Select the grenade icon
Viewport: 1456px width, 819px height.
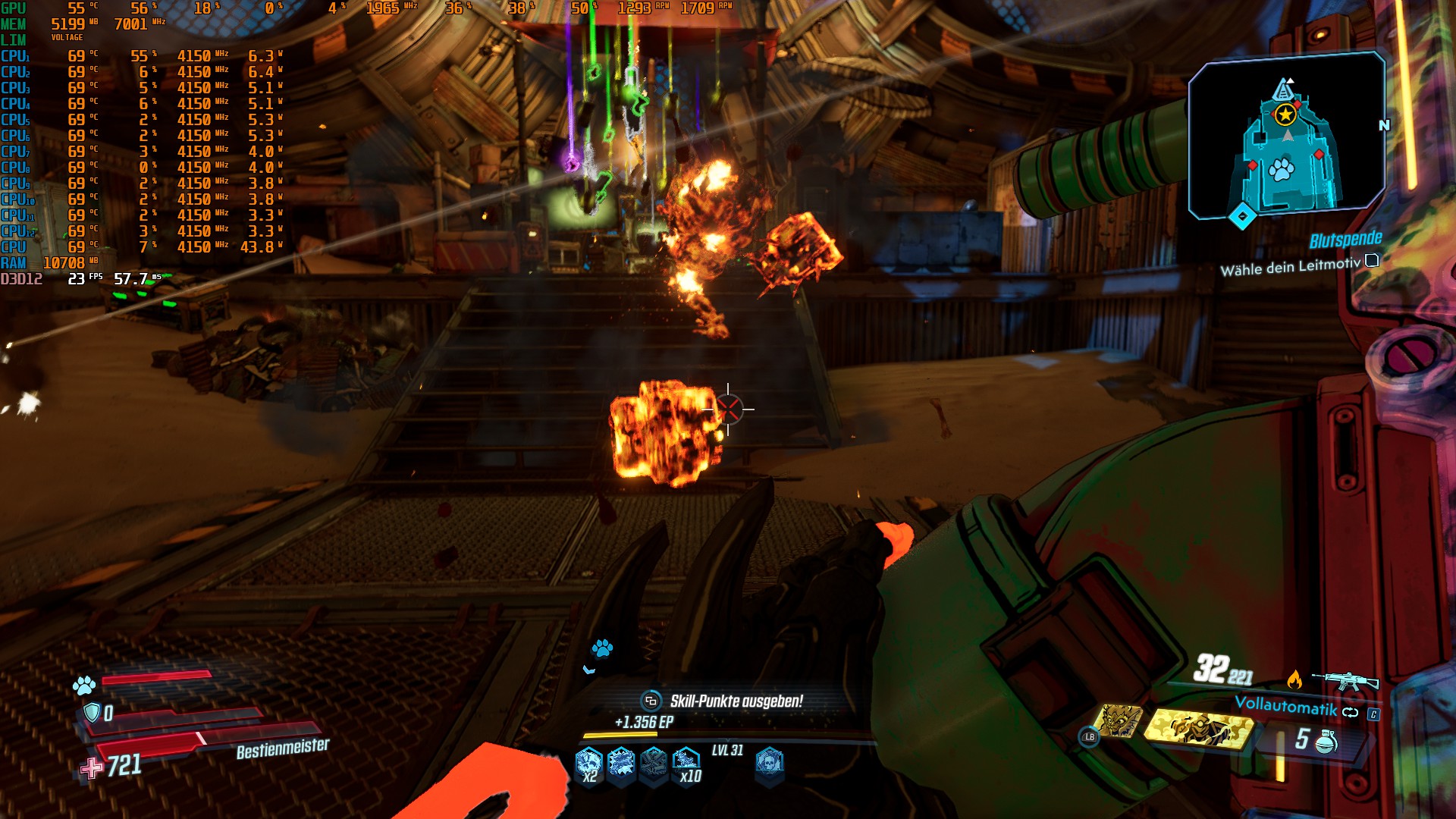coord(1326,741)
